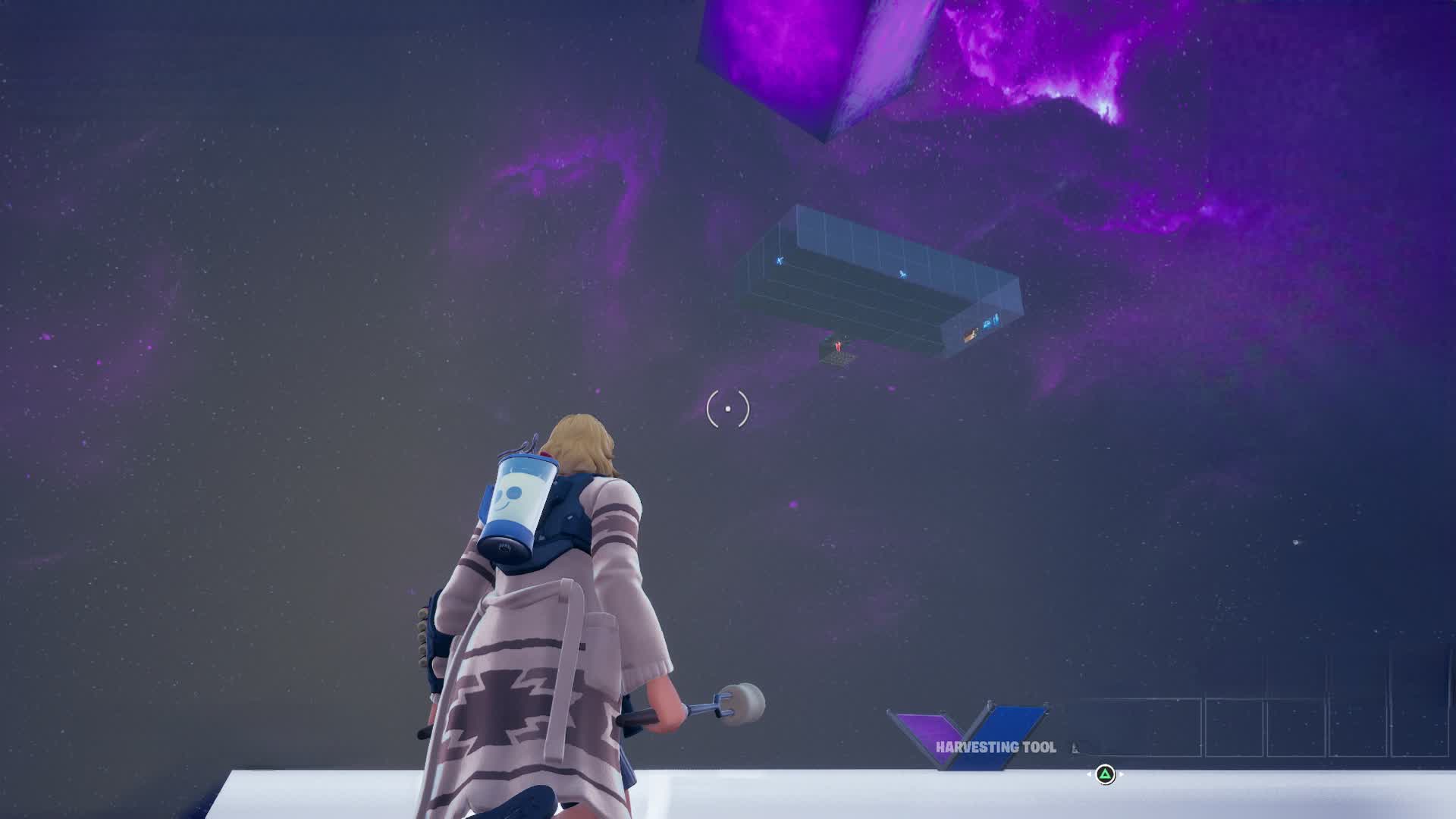The image size is (1456, 819).
Task: Click the green Triangle button prompt near the hotbar
Action: tap(1105, 774)
